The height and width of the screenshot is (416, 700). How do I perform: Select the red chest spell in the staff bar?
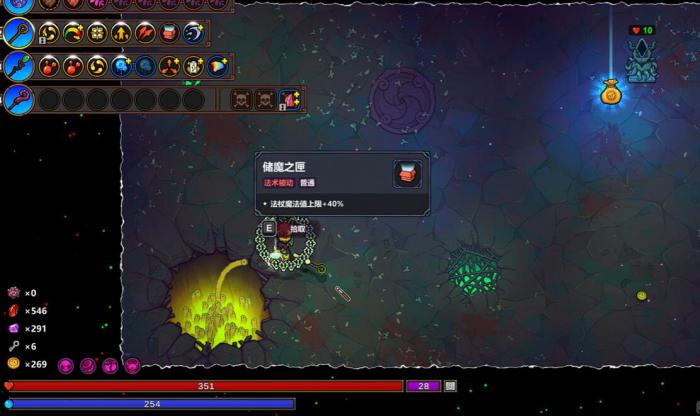[169, 34]
